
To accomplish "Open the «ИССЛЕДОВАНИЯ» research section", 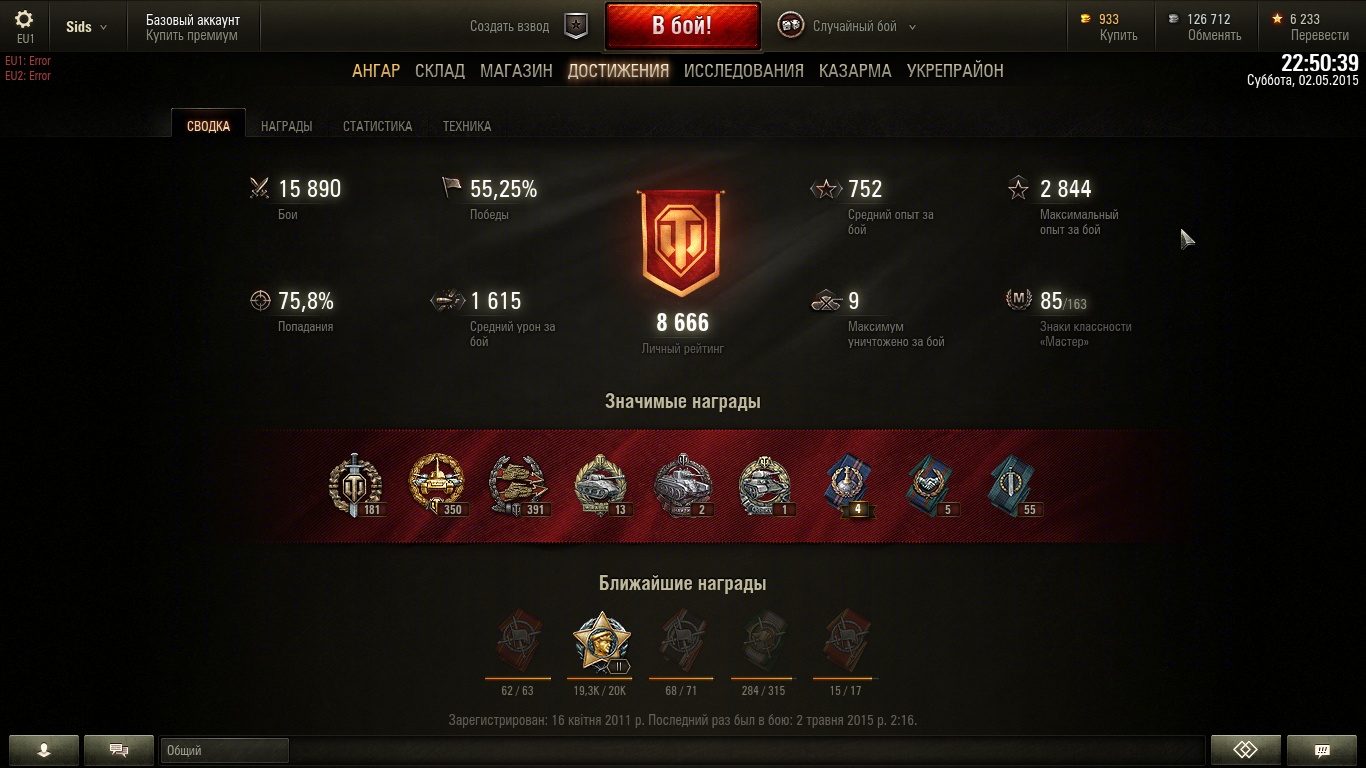I will click(x=743, y=71).
